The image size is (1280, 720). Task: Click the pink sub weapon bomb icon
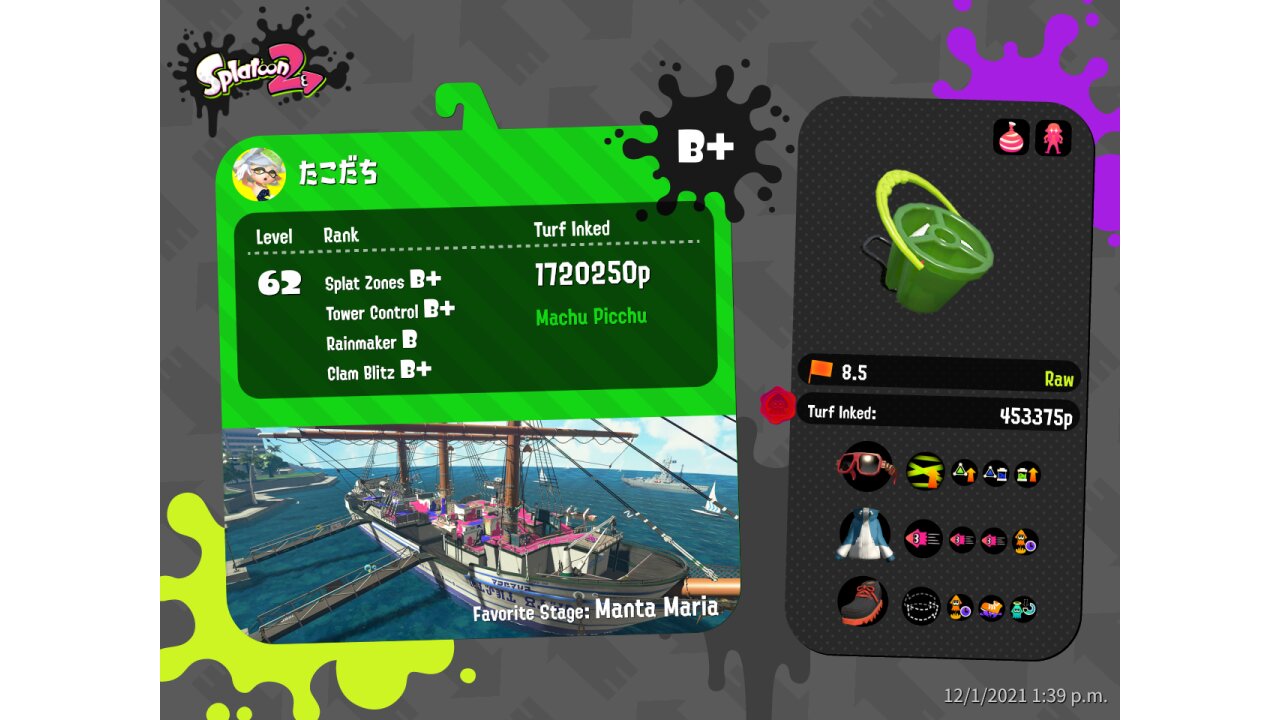(x=1011, y=137)
